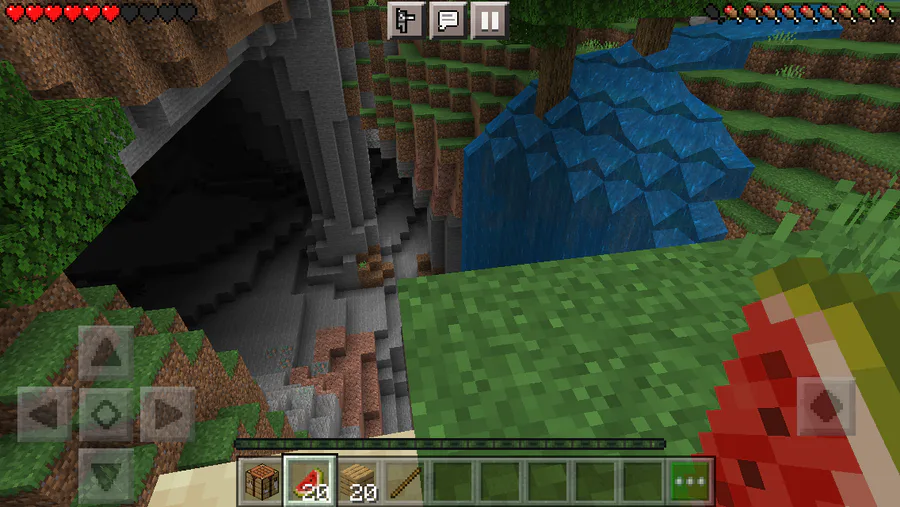Tap the jump button beside the melon
The height and width of the screenshot is (507, 900).
pyautogui.click(x=826, y=405)
